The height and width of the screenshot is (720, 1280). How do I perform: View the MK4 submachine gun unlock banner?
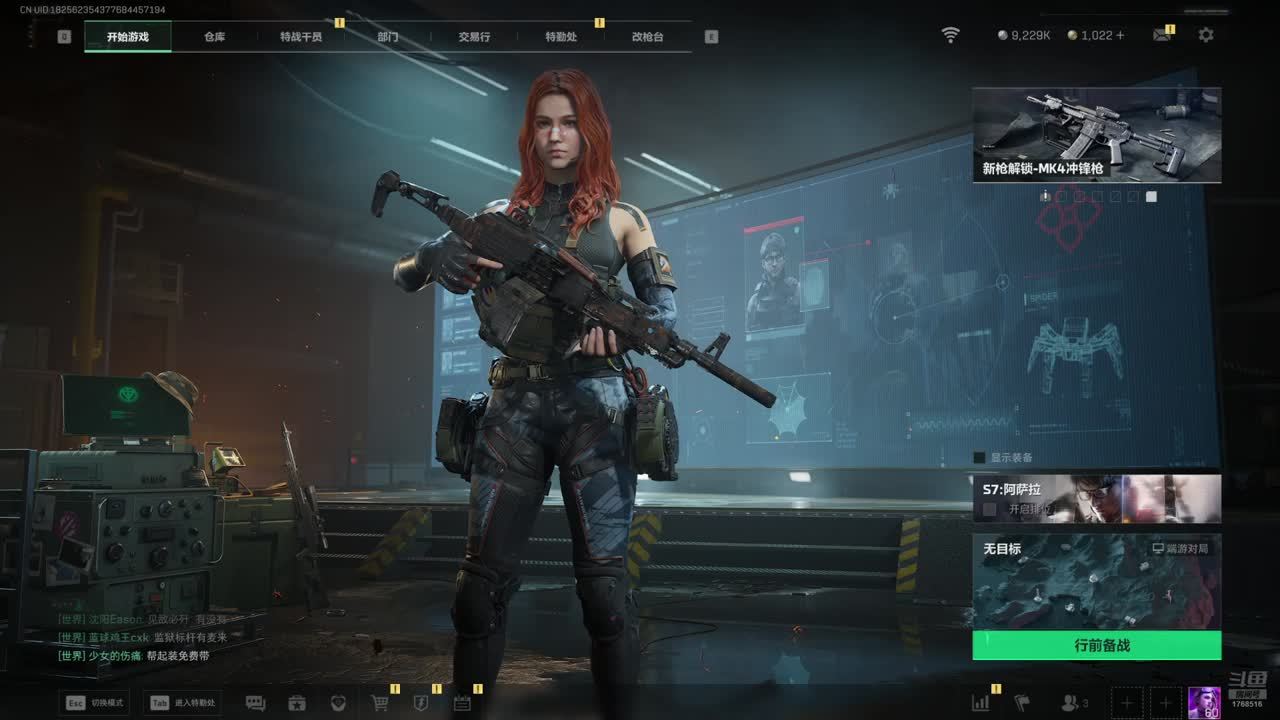point(1096,135)
